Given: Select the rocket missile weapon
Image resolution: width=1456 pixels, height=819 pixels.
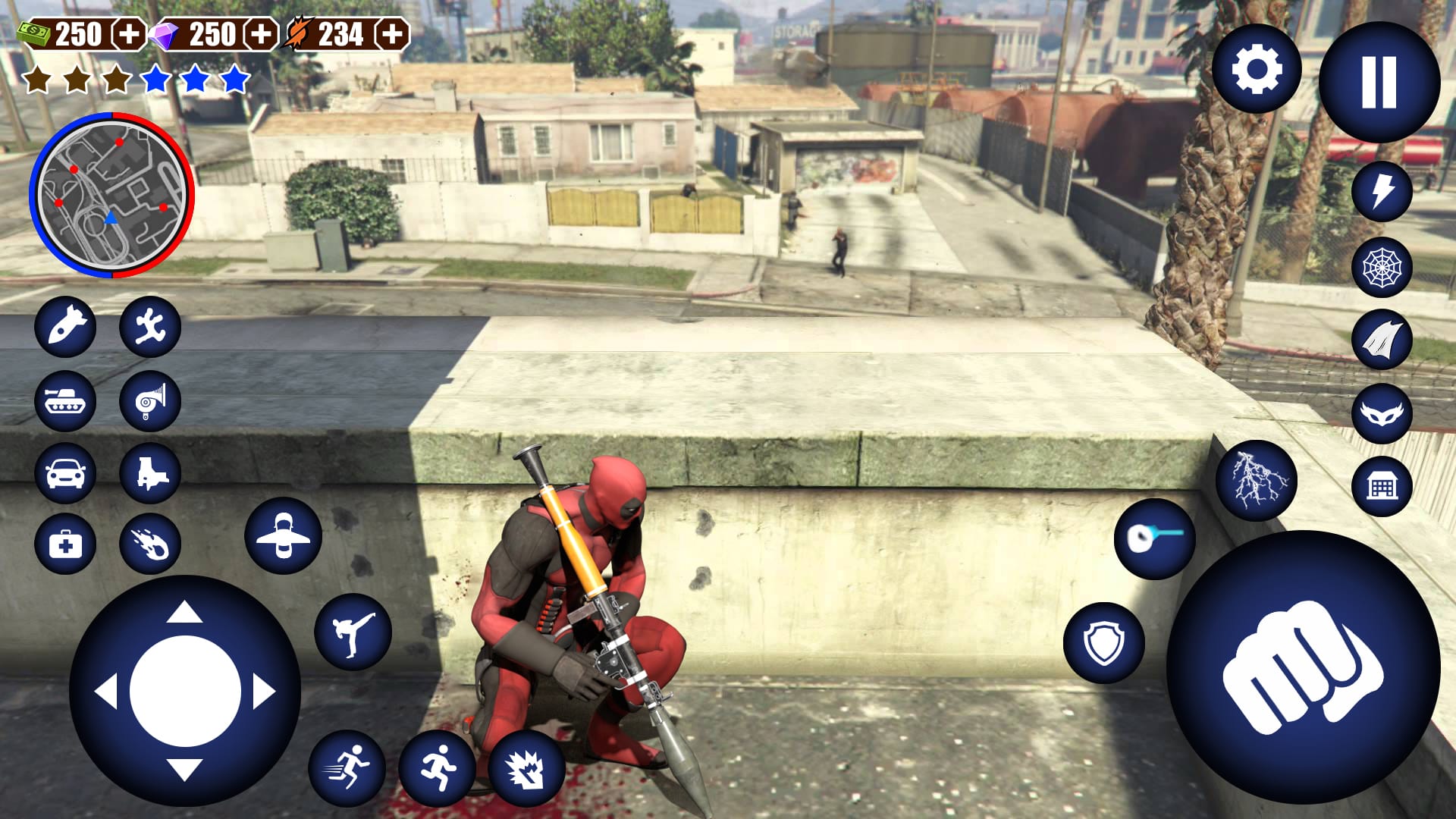Looking at the screenshot, I should pos(65,328).
